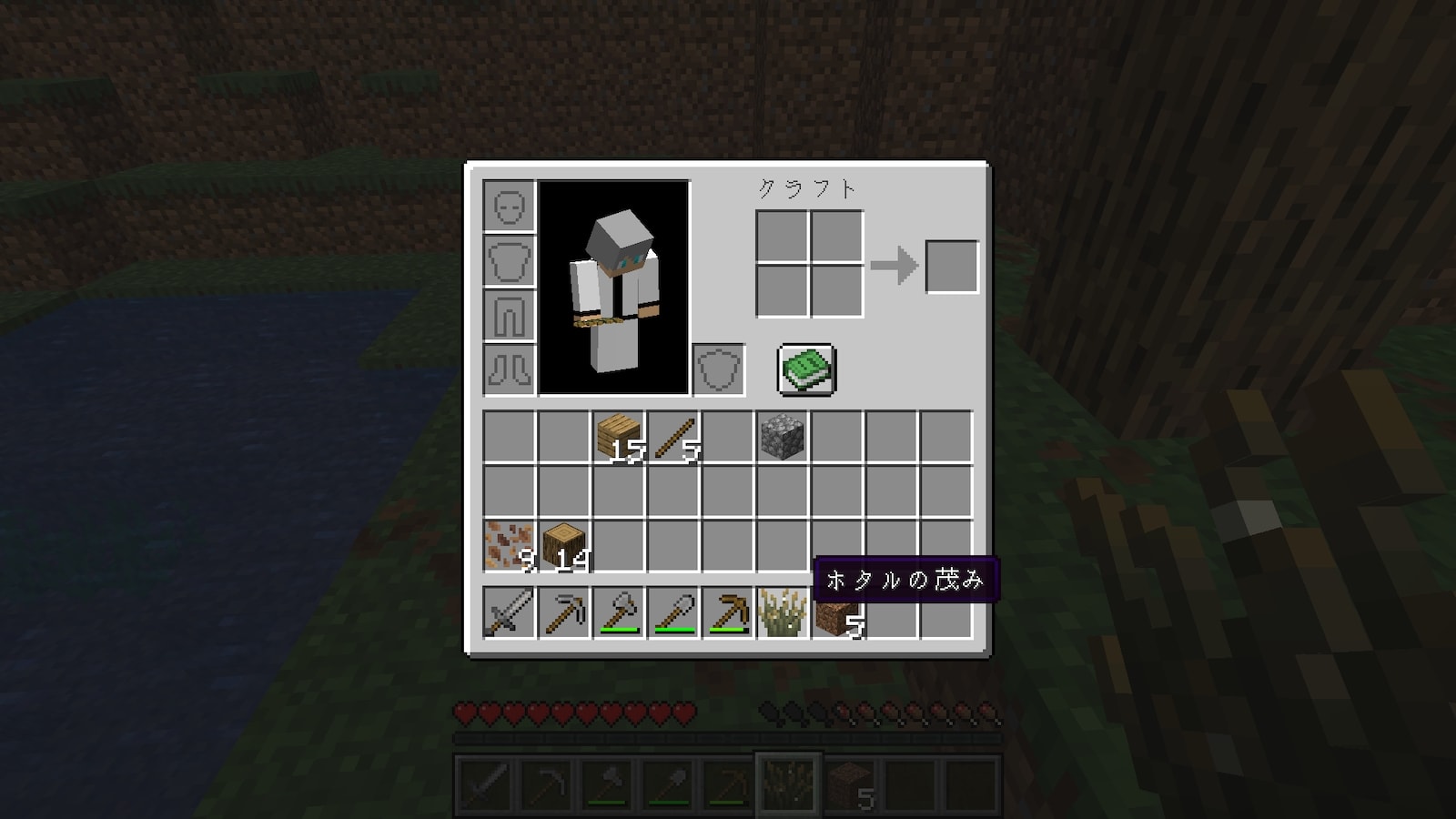
Task: Click the shield off-hand slot
Action: coord(719,369)
